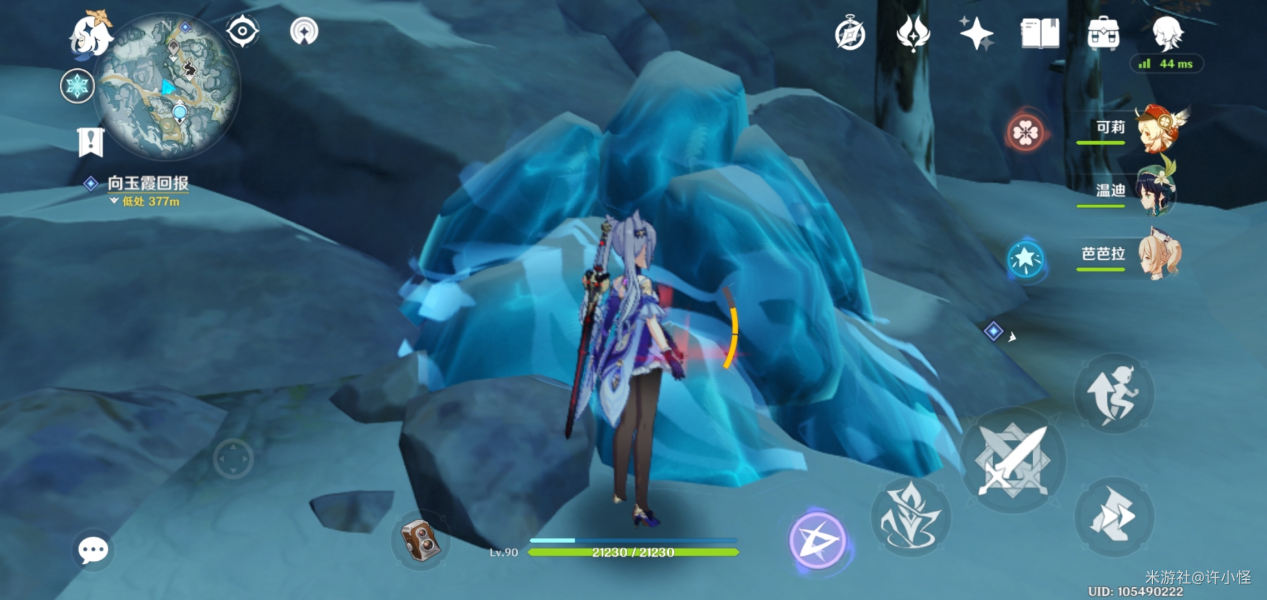
Task: Unleash the glowing purple elemental burst
Action: coord(817,541)
